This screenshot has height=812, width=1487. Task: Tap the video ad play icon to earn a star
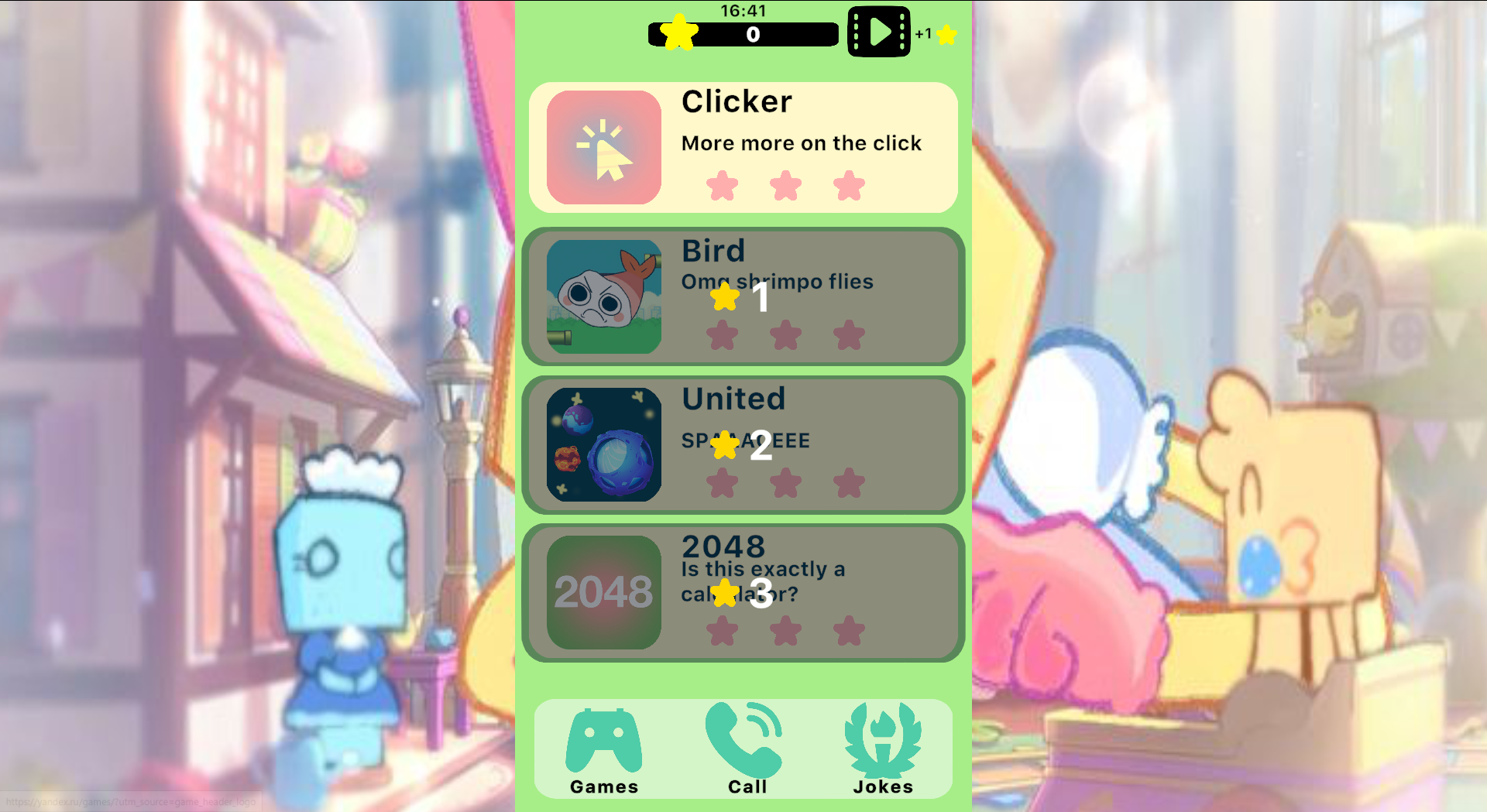click(879, 33)
